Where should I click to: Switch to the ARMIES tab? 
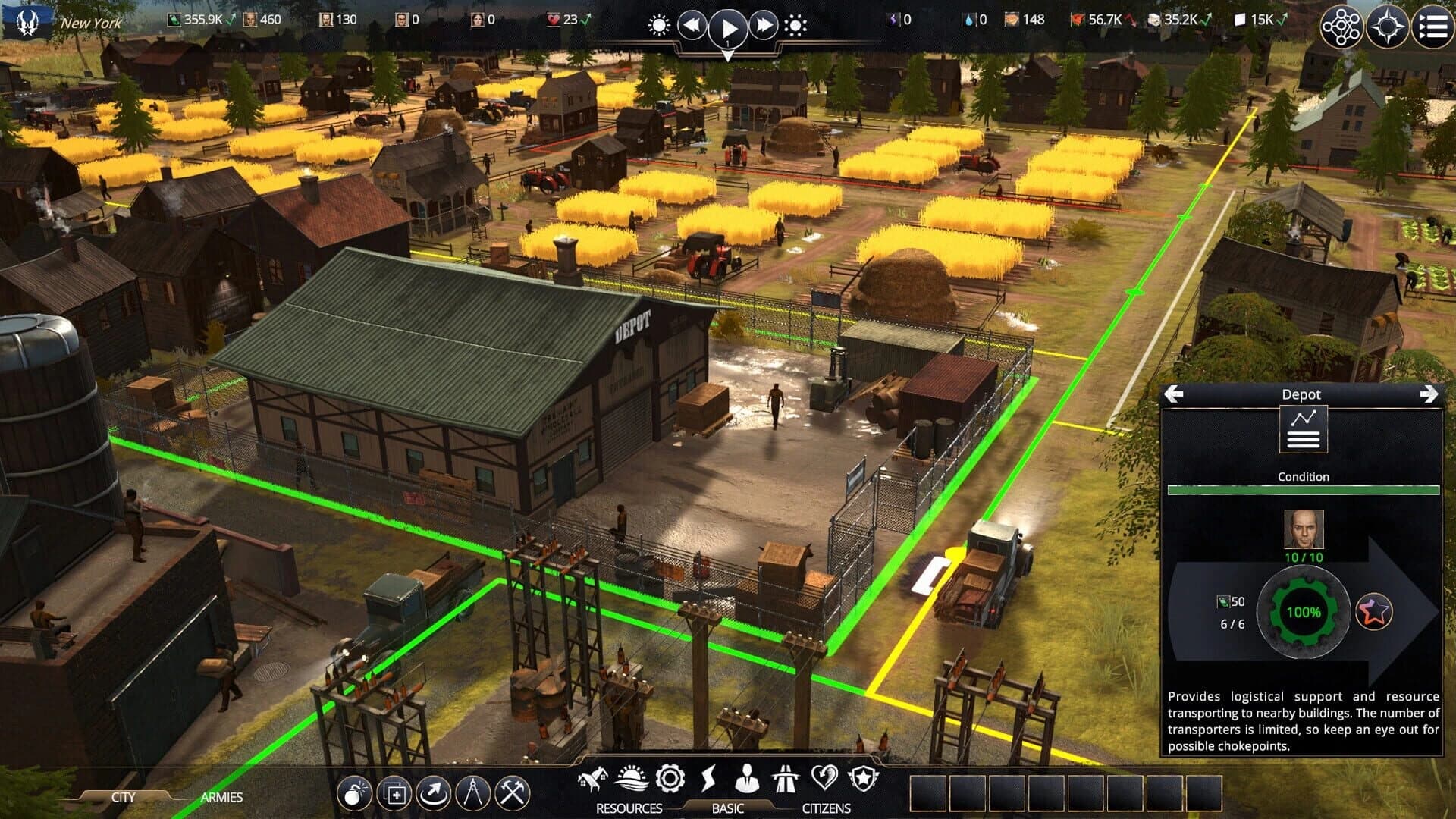(x=221, y=798)
